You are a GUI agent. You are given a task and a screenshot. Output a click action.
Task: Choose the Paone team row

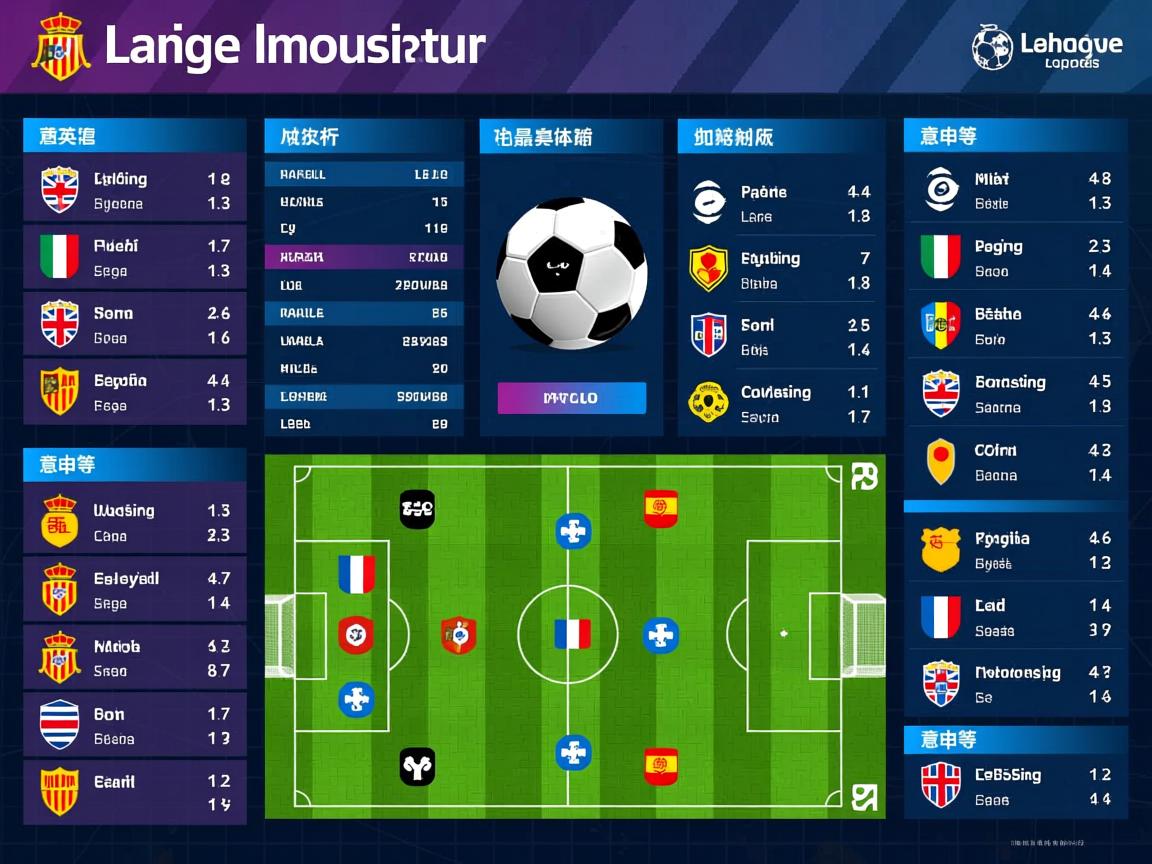[x=782, y=203]
